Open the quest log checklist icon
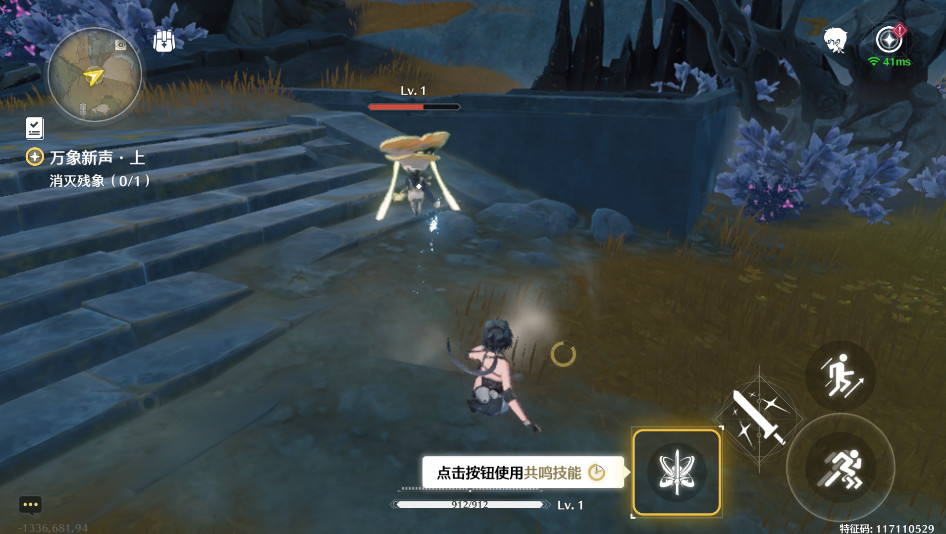Image resolution: width=946 pixels, height=534 pixels. tap(35, 127)
